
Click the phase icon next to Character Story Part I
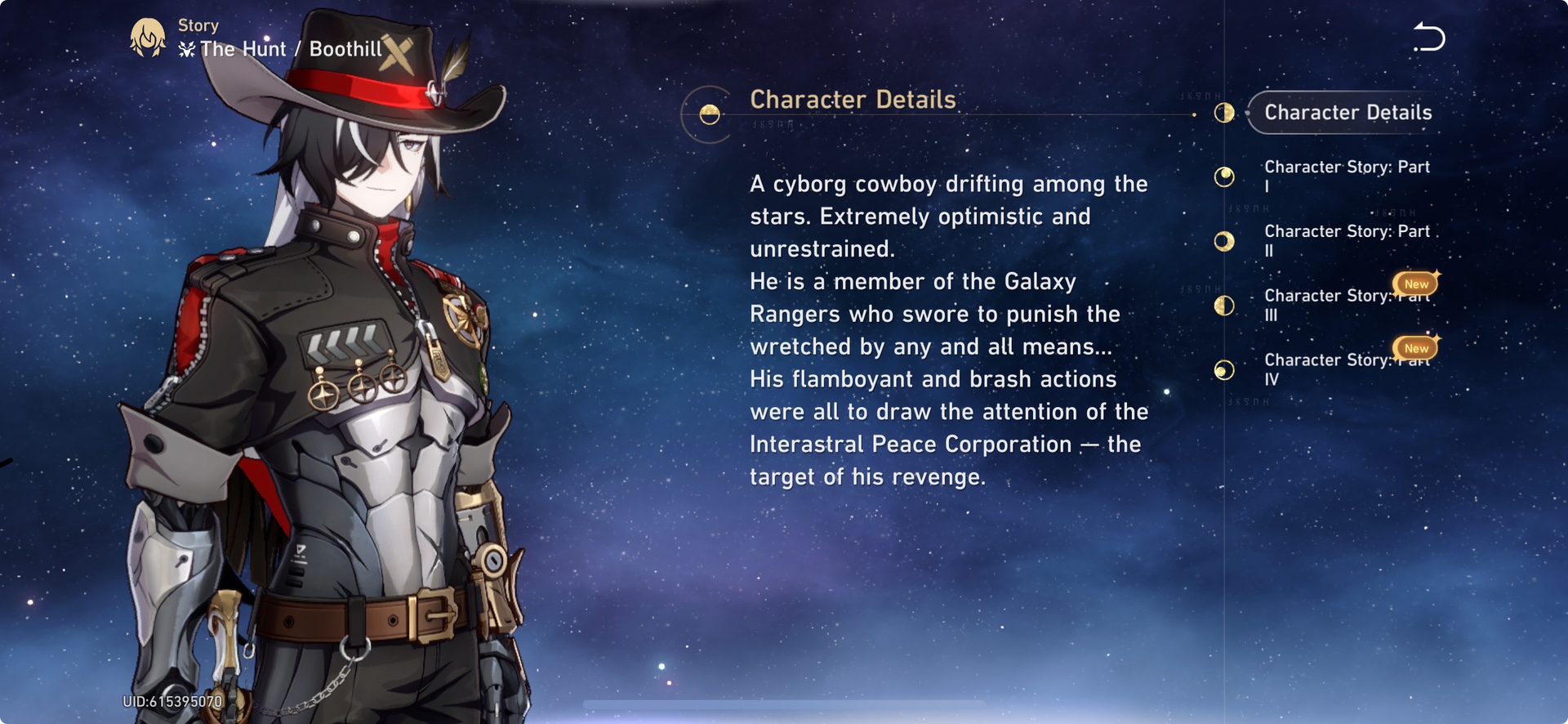[1224, 177]
